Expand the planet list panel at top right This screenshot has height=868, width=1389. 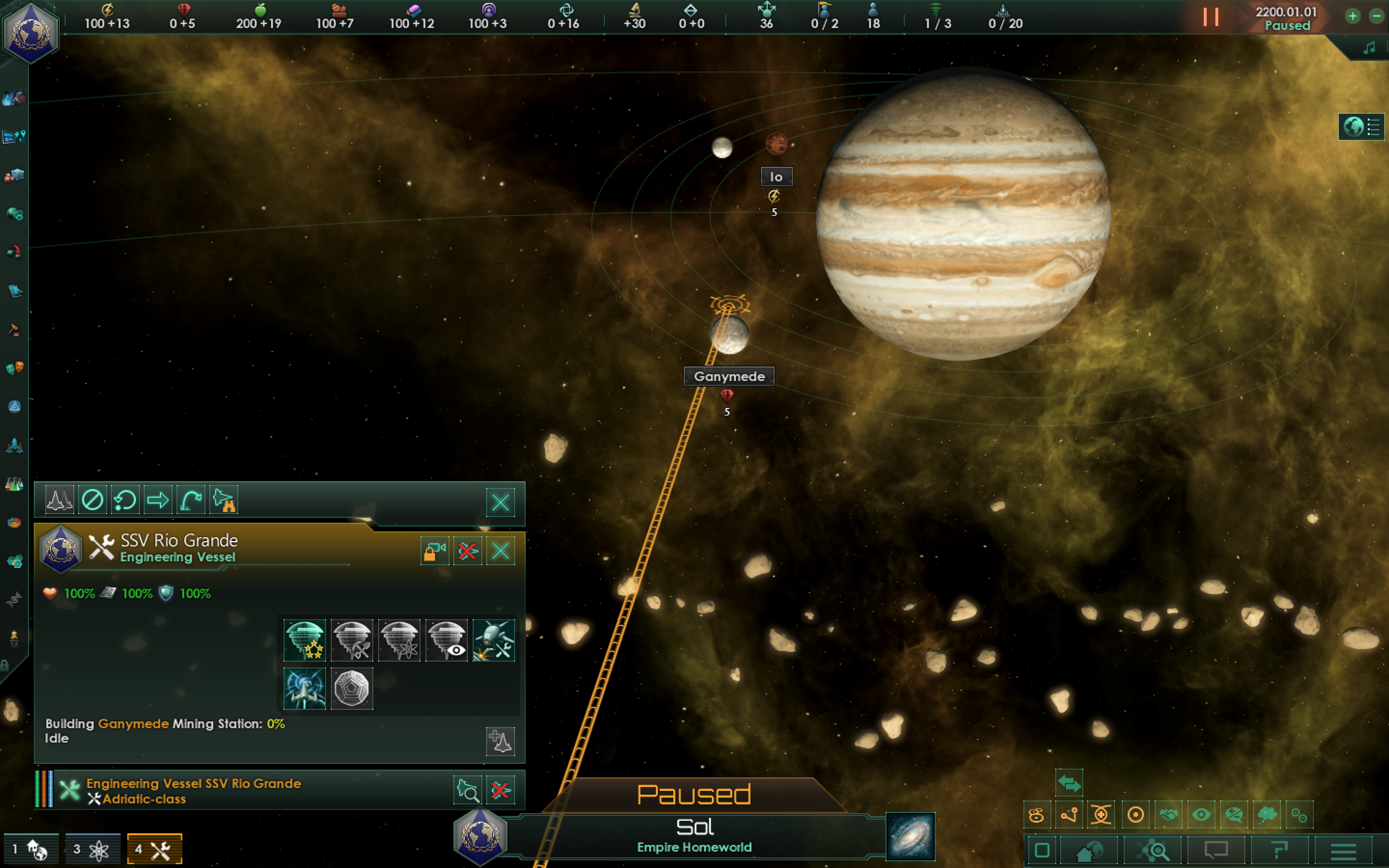1373,127
